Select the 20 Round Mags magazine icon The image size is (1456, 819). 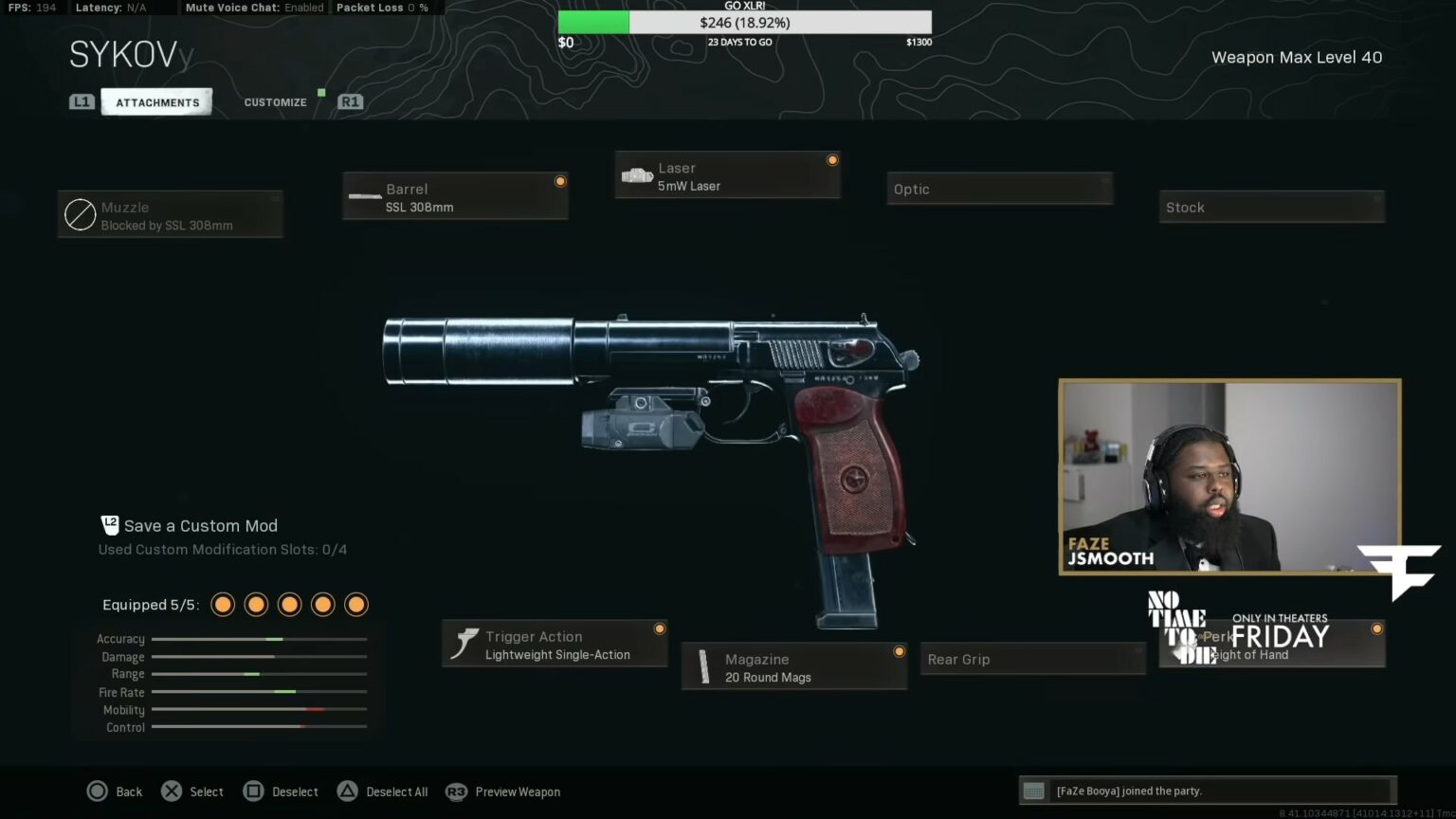tap(703, 666)
